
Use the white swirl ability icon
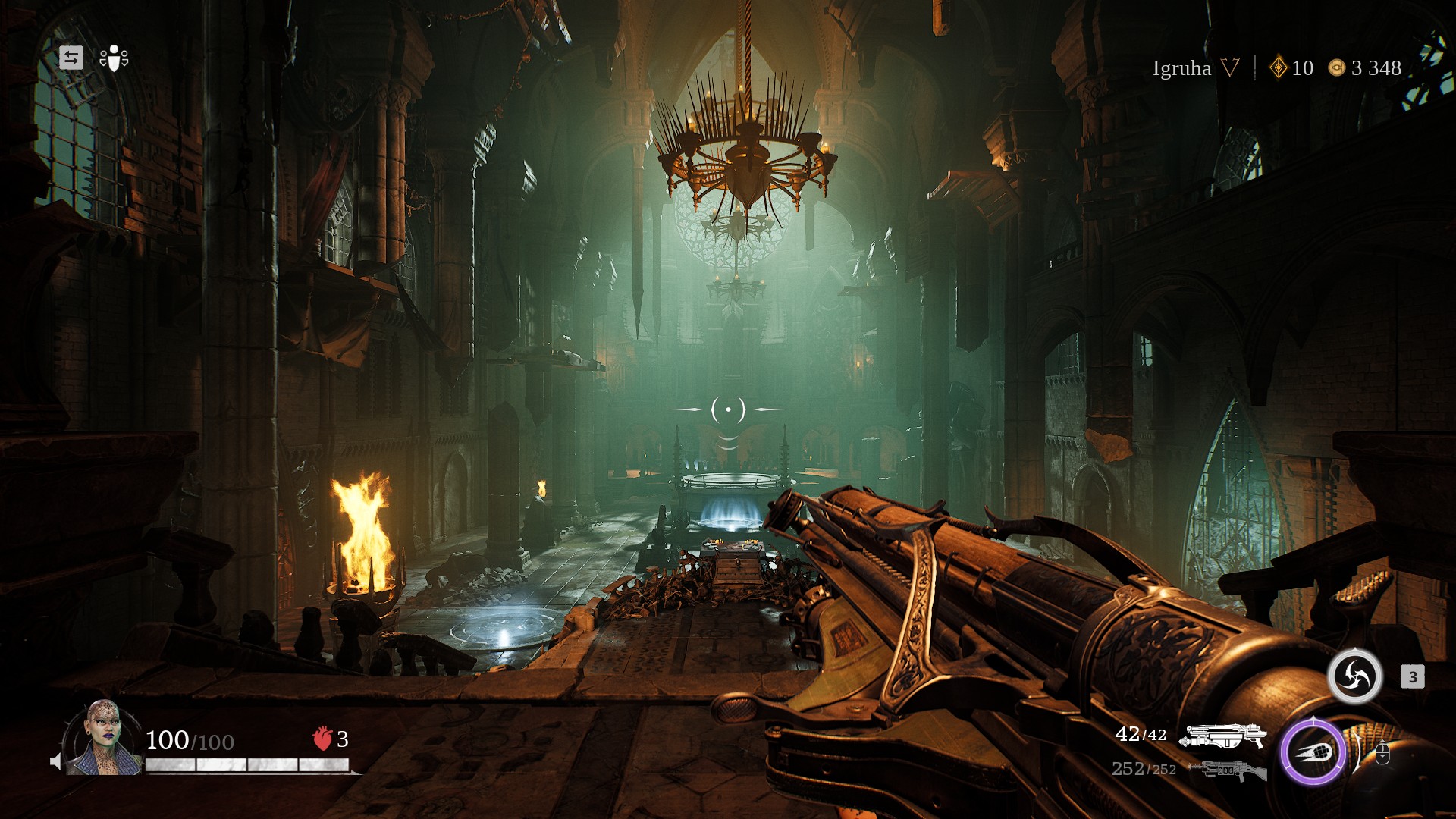(1355, 676)
